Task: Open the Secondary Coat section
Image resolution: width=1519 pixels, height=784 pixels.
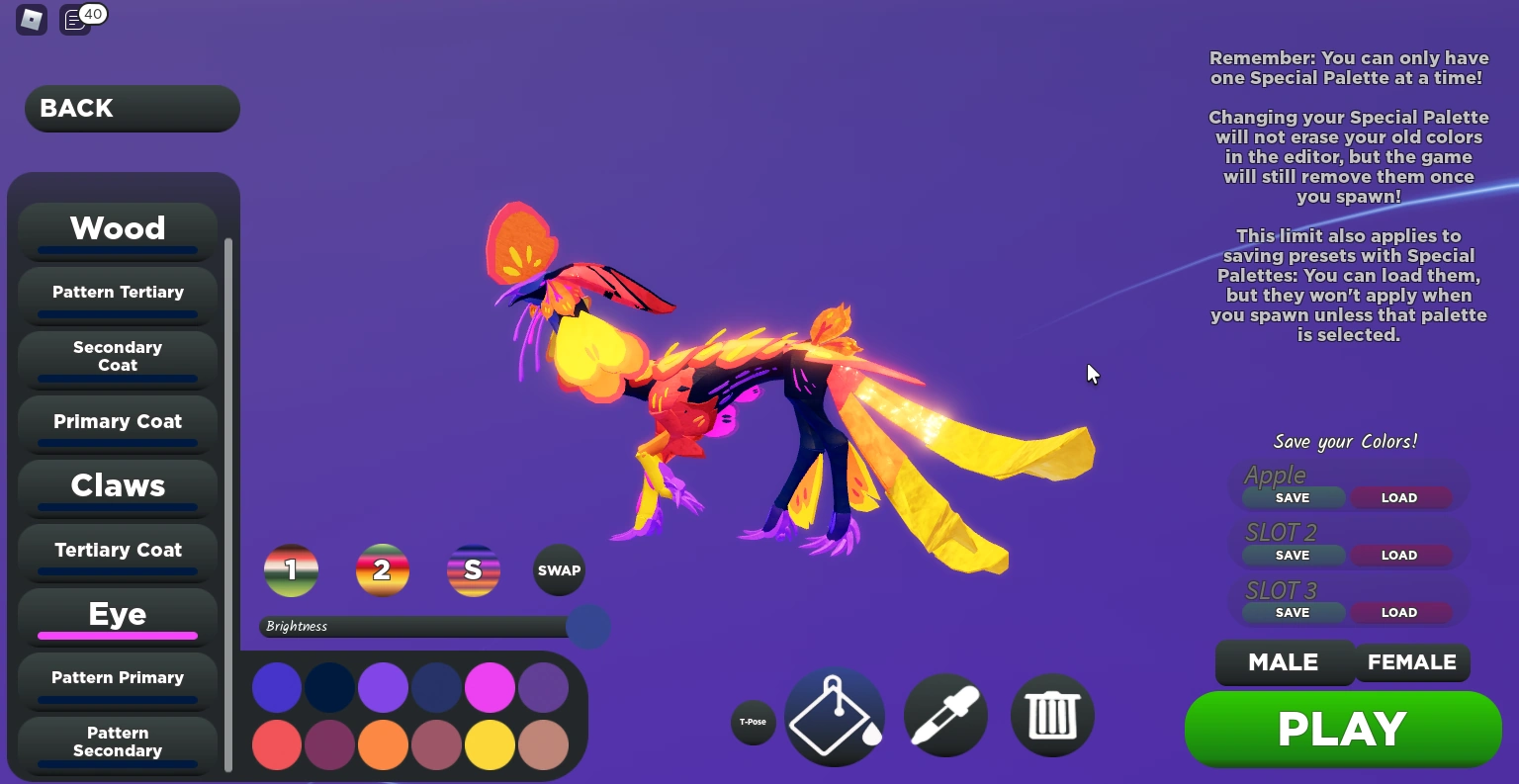Action: click(117, 356)
